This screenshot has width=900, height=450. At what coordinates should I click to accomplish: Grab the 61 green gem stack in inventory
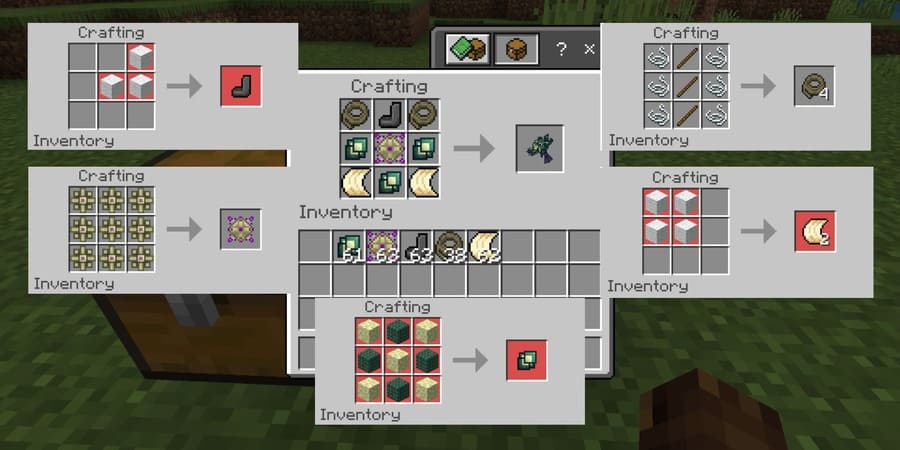click(x=349, y=246)
